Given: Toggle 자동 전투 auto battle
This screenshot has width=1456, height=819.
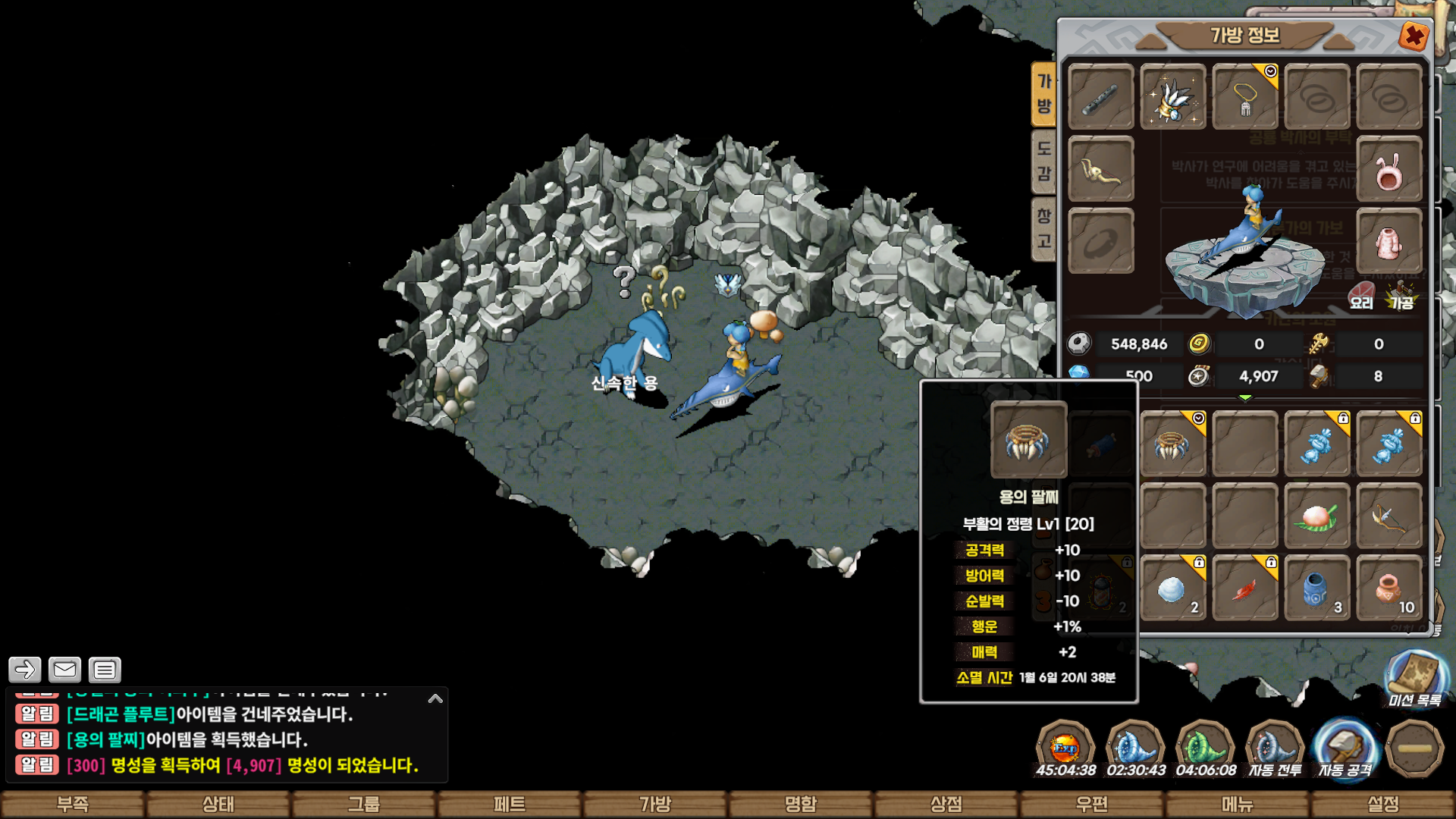Looking at the screenshot, I should tap(1275, 750).
